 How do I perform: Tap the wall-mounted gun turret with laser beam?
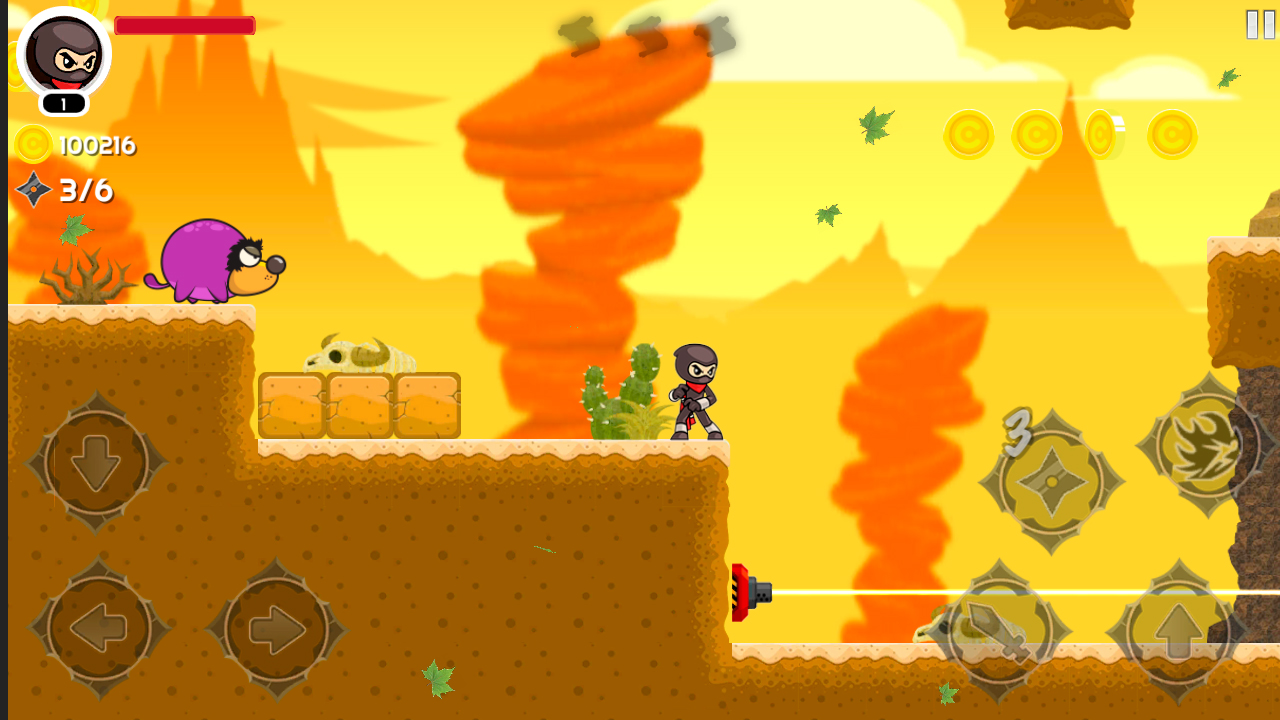click(752, 593)
